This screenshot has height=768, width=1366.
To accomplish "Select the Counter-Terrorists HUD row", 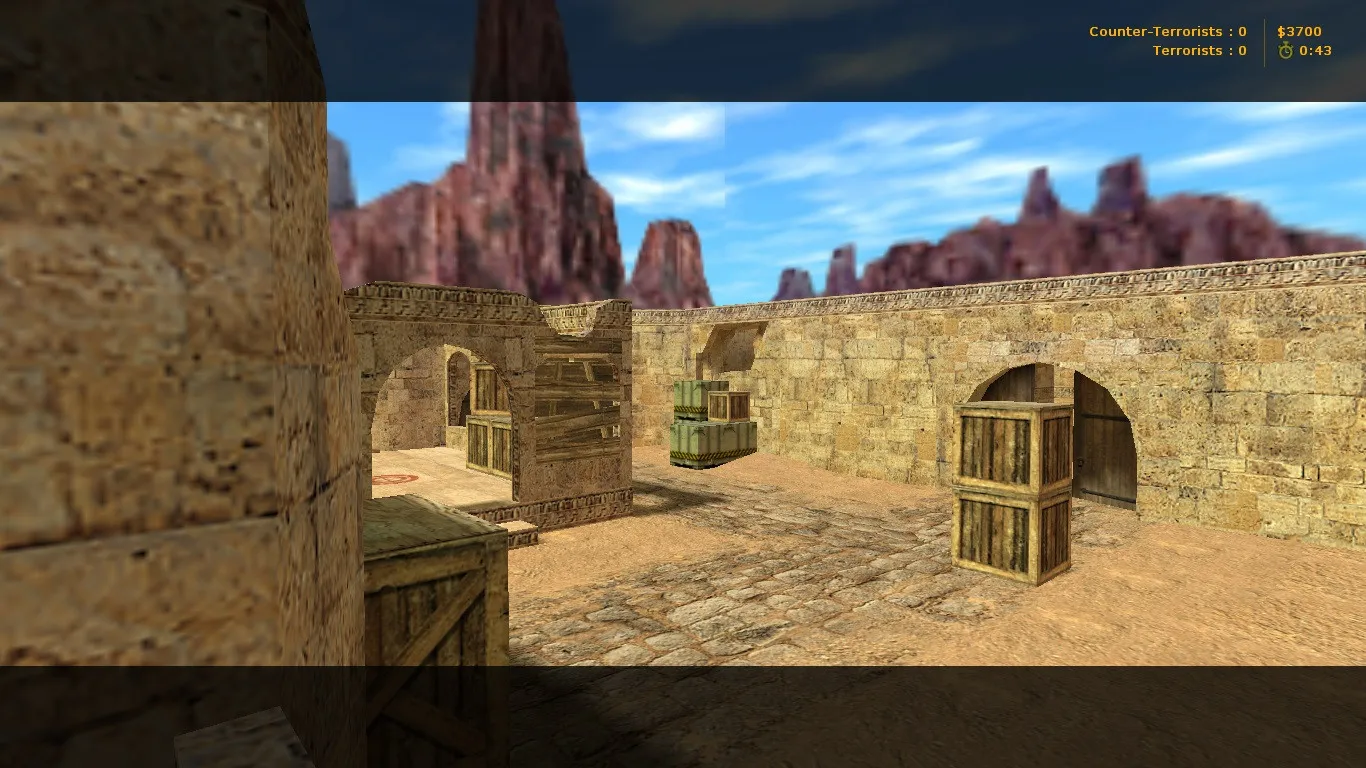I will [1165, 31].
